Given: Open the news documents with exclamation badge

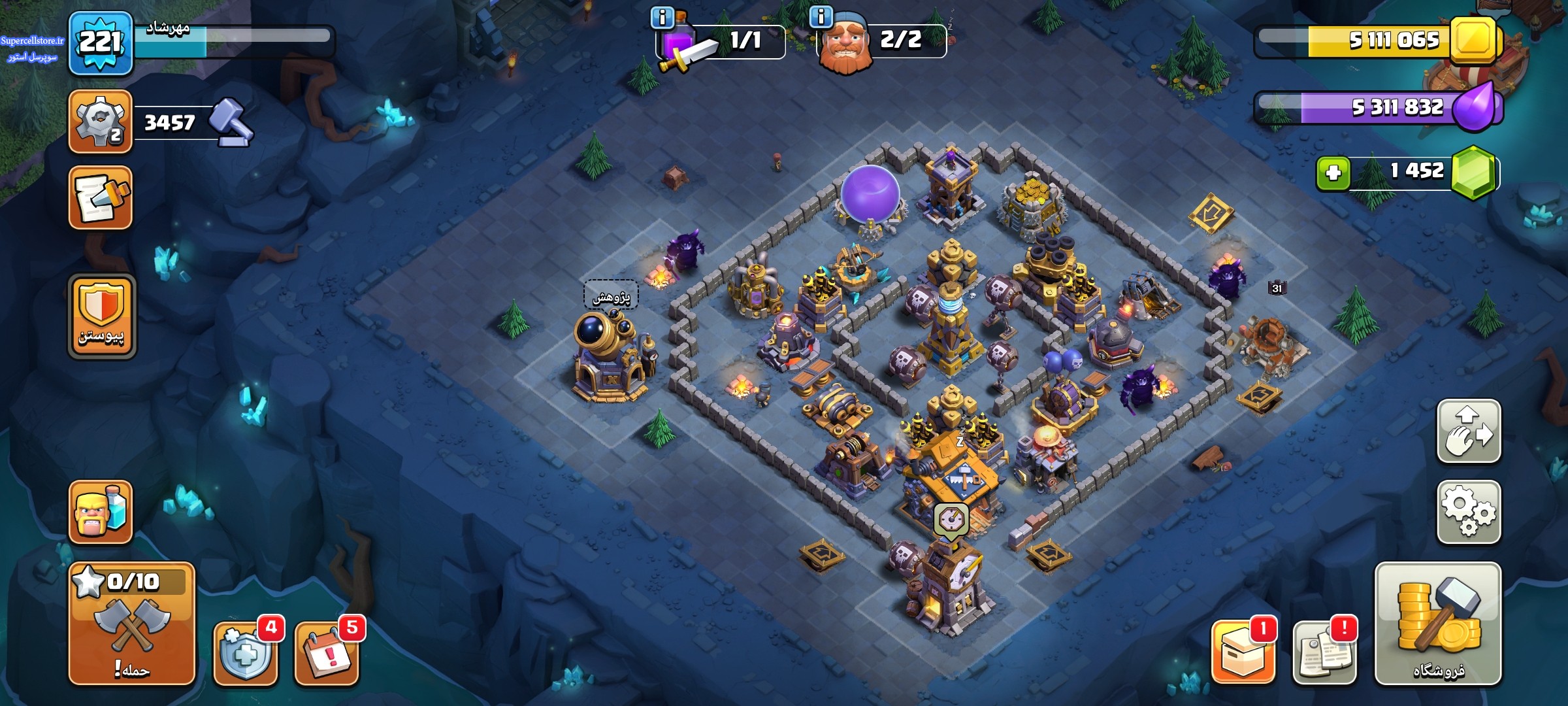Looking at the screenshot, I should click(x=1324, y=652).
